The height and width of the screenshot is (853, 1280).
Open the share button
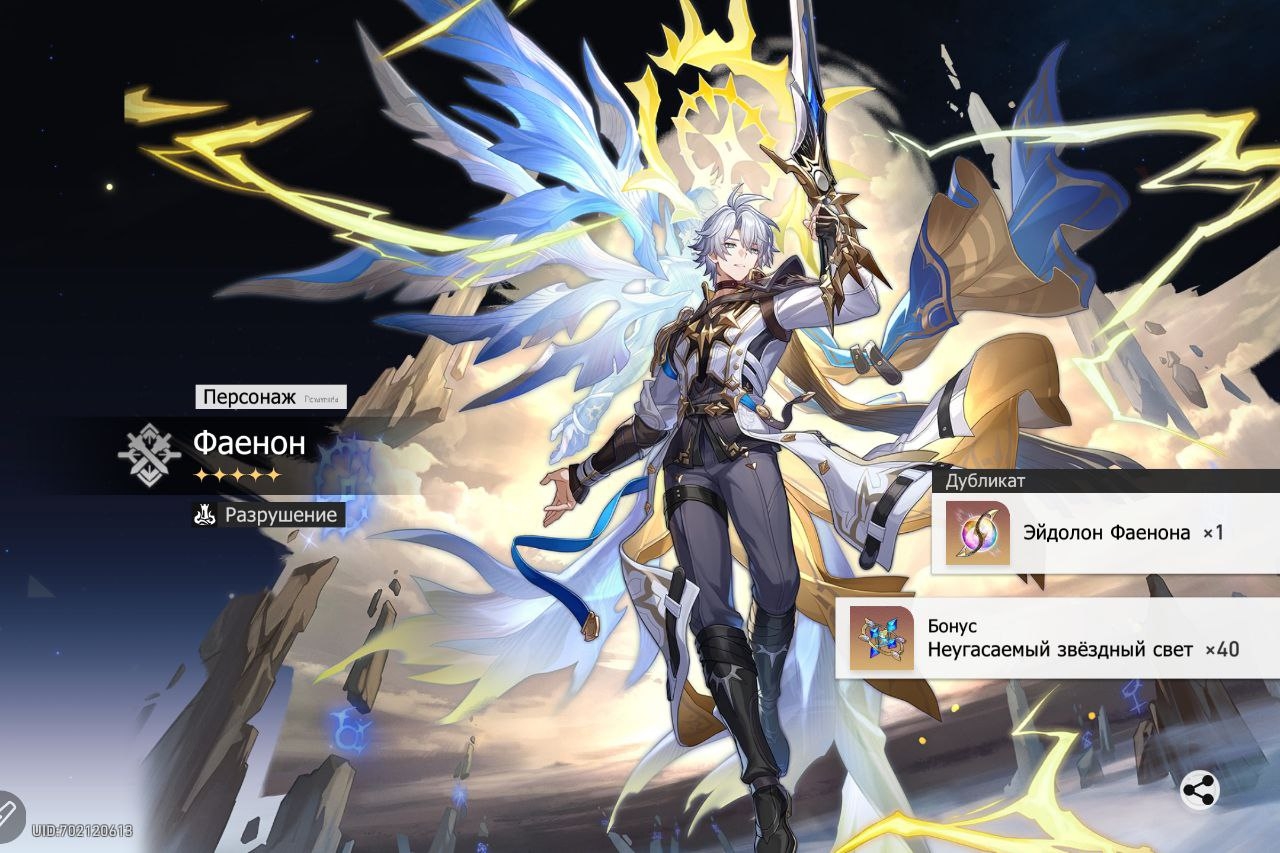point(1199,790)
